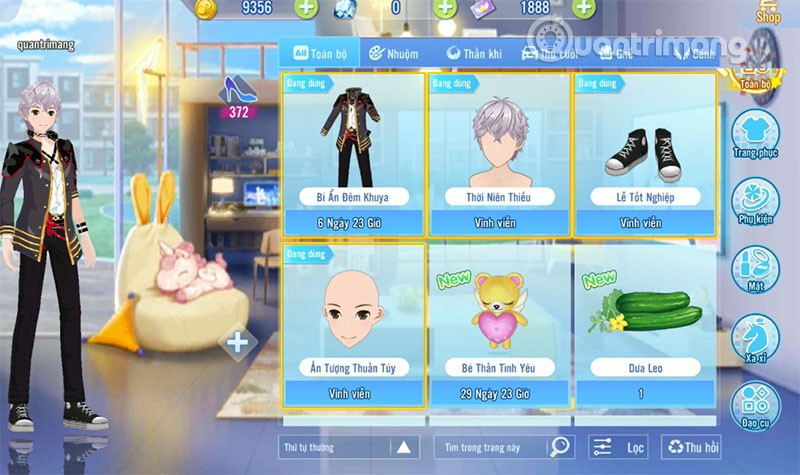Choose the Dưa Leo cucumber item
Screen dimensions: 800x475
[x=644, y=324]
